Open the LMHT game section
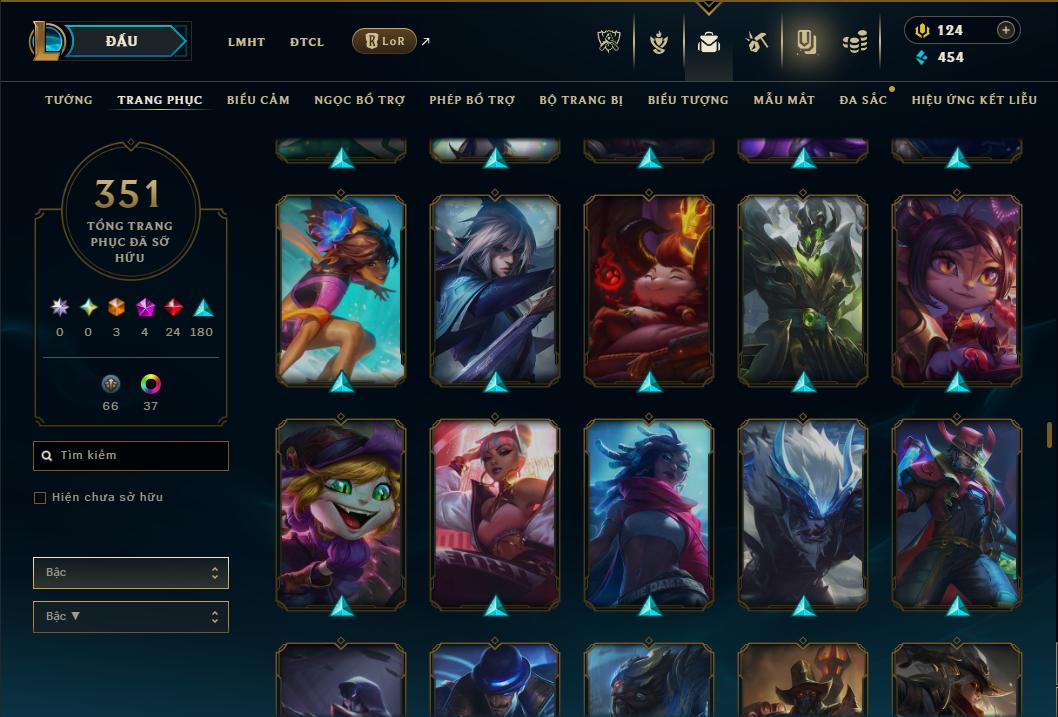1058x717 pixels. click(246, 42)
